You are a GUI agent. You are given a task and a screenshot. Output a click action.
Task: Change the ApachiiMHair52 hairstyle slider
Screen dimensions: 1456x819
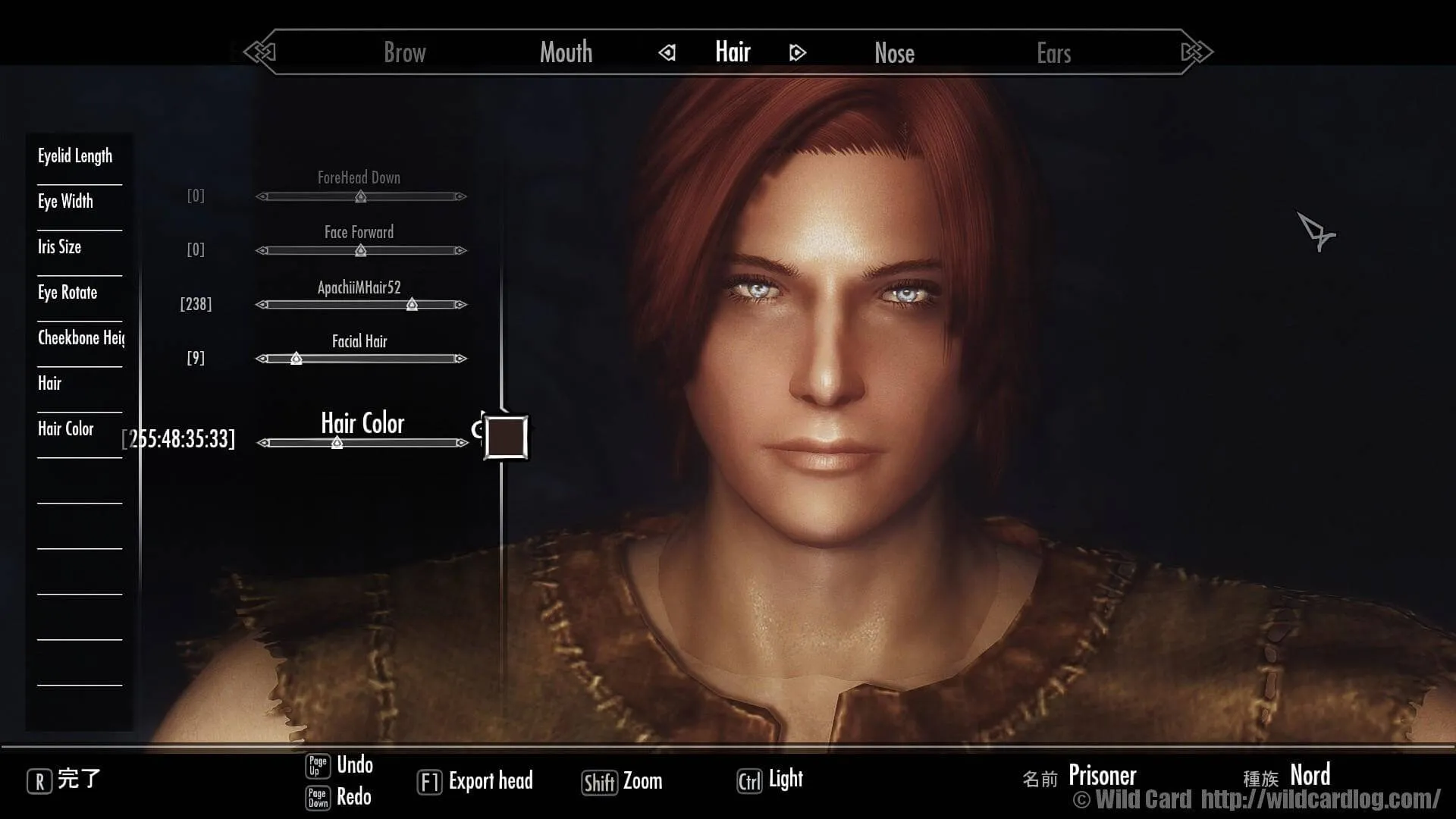[x=412, y=305]
